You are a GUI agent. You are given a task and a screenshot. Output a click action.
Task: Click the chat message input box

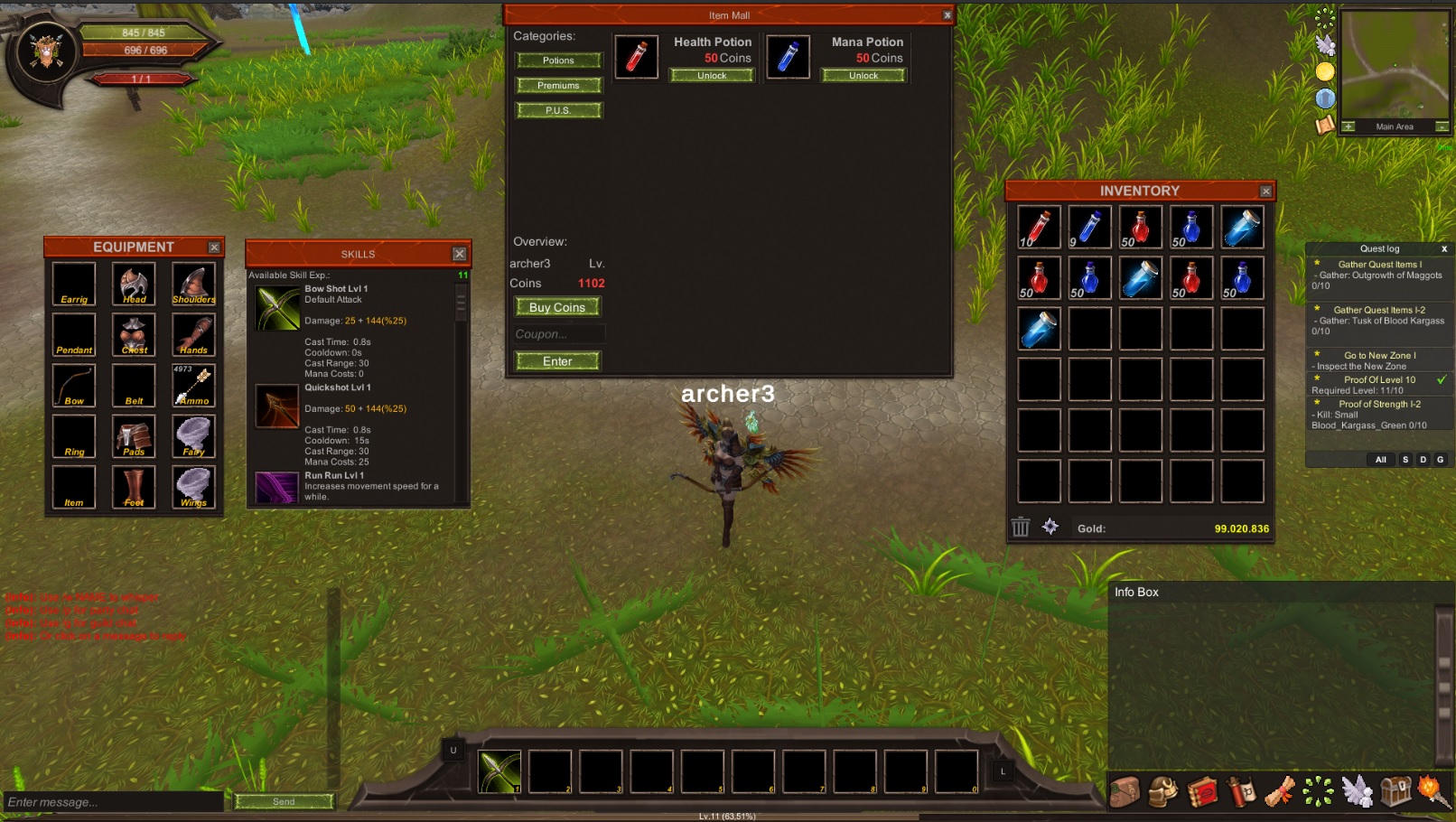[113, 802]
